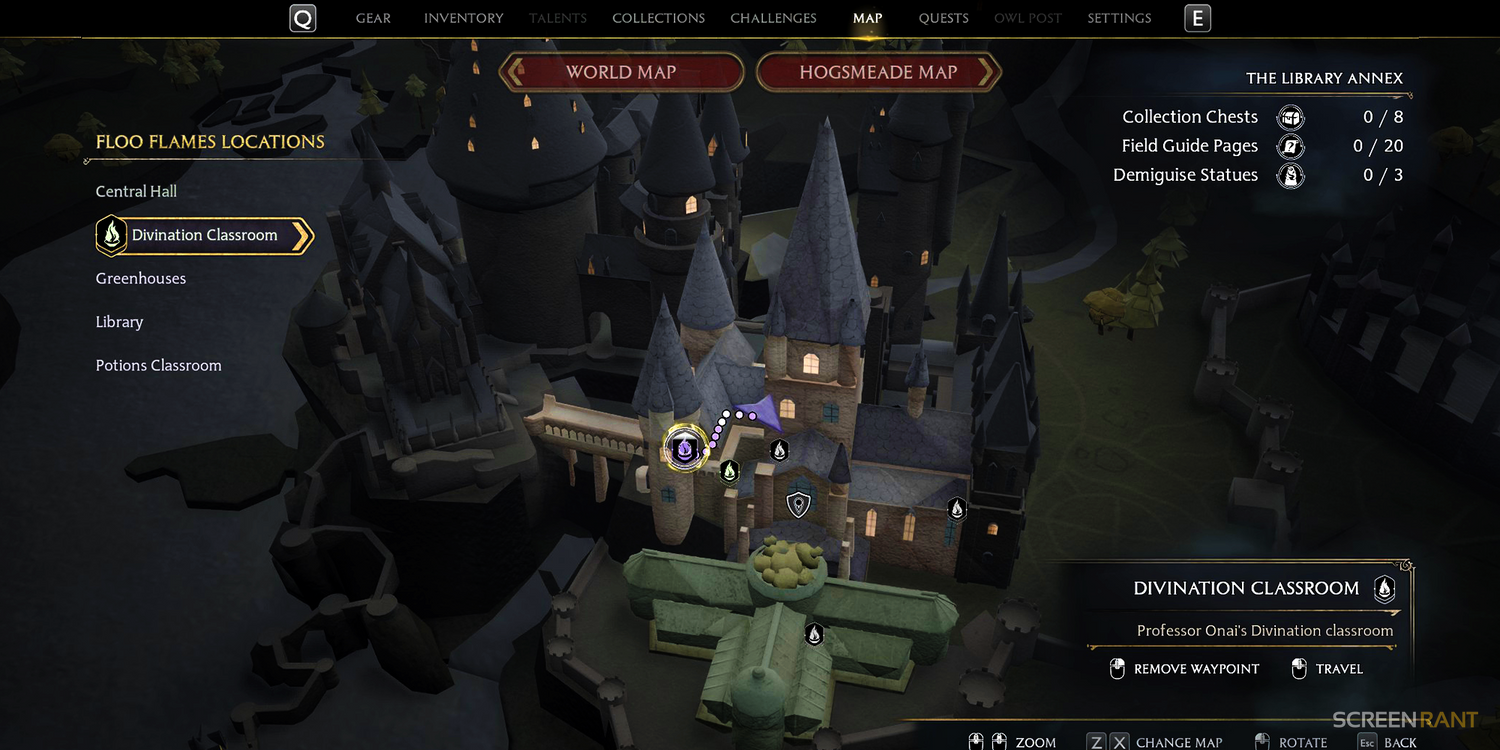Open the Settings tab
The width and height of the screenshot is (1500, 750).
[x=1119, y=18]
